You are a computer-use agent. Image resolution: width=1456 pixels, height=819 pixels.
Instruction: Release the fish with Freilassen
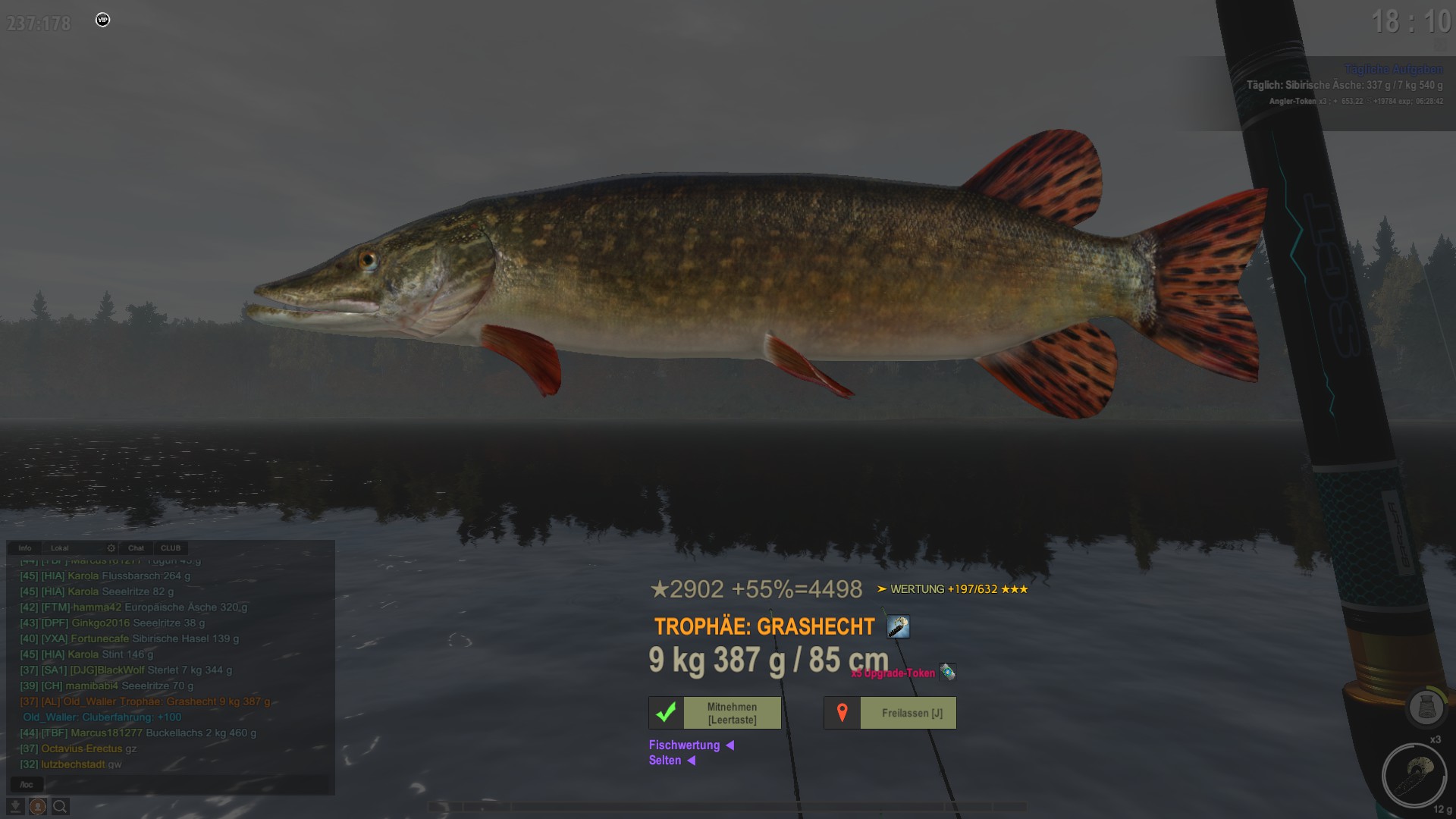[x=890, y=713]
